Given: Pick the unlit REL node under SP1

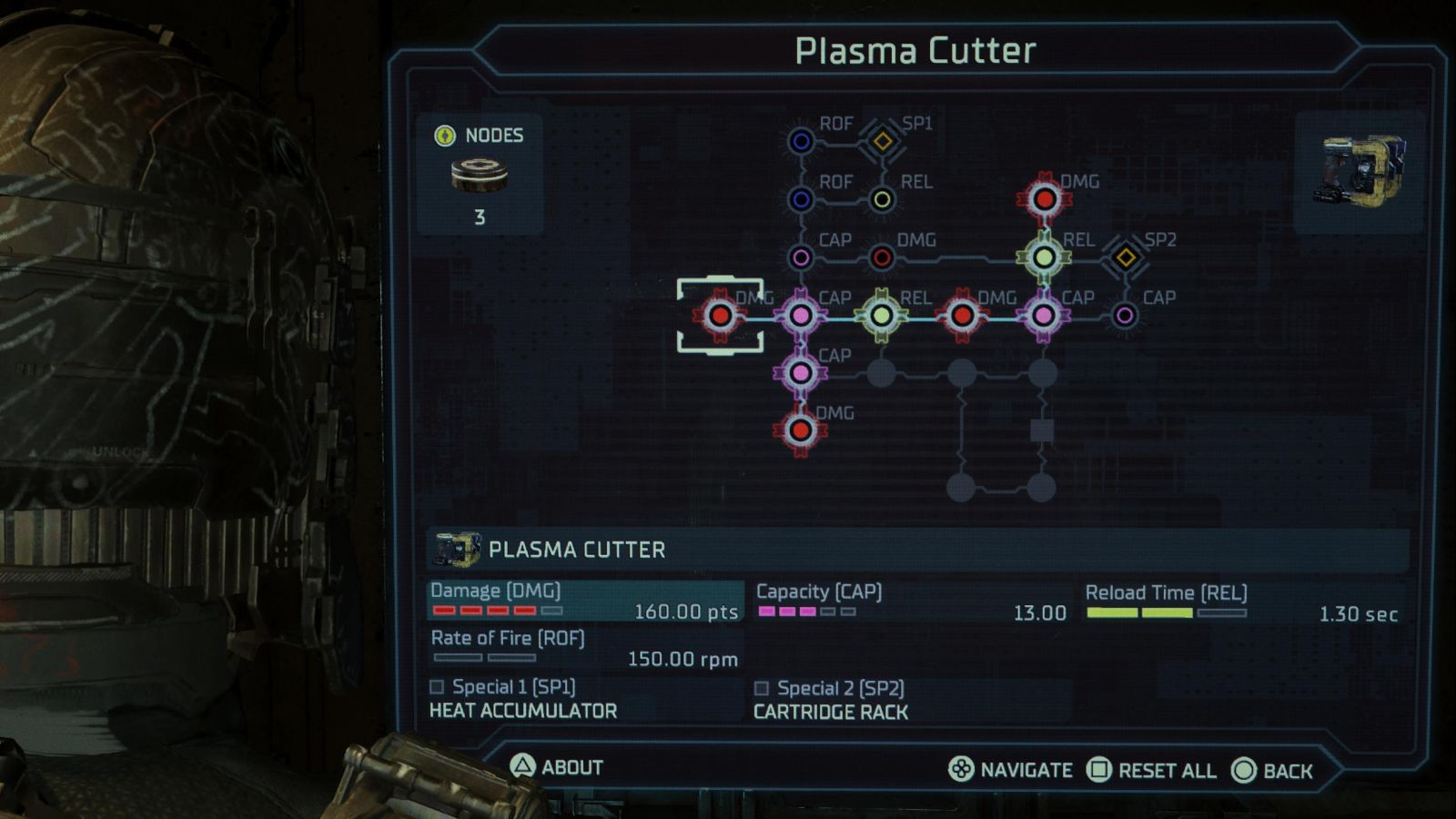Looking at the screenshot, I should tap(882, 199).
